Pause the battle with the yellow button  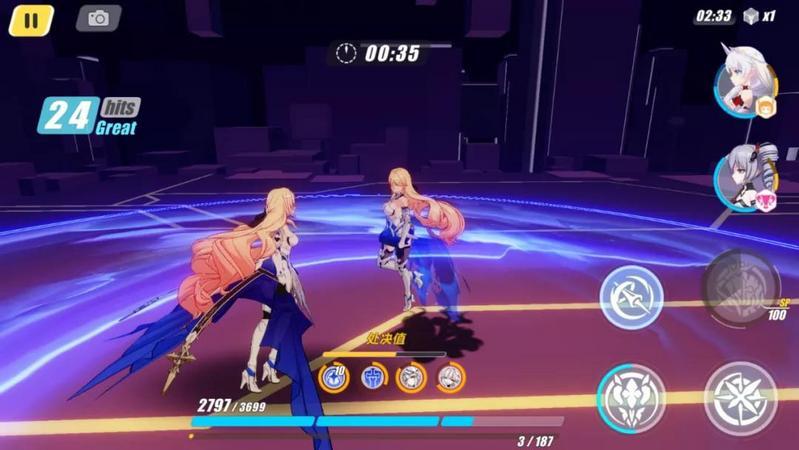coord(31,20)
